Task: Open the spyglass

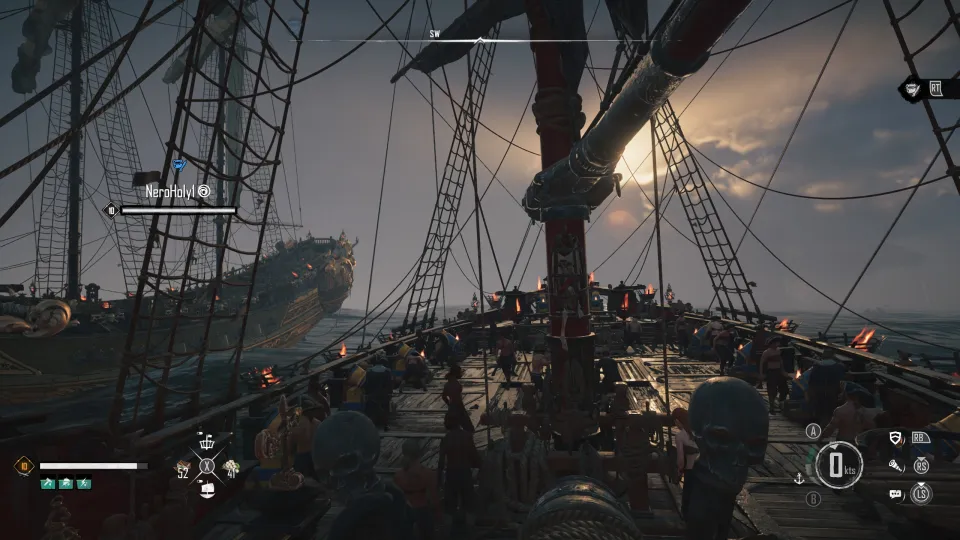Action: coord(897,465)
